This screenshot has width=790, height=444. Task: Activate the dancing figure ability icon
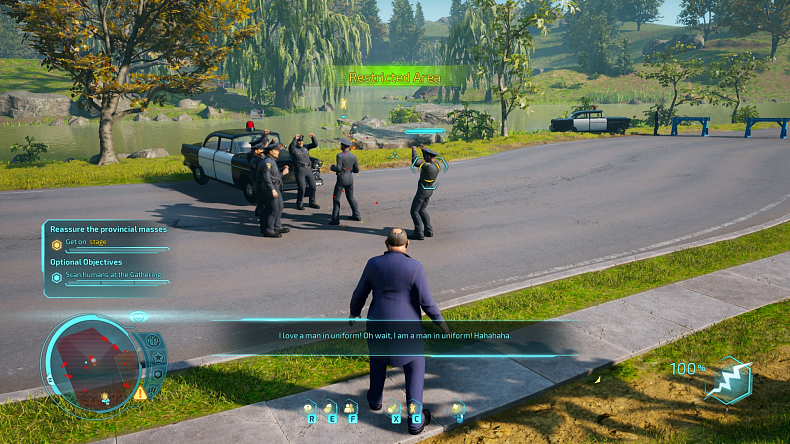(x=414, y=407)
